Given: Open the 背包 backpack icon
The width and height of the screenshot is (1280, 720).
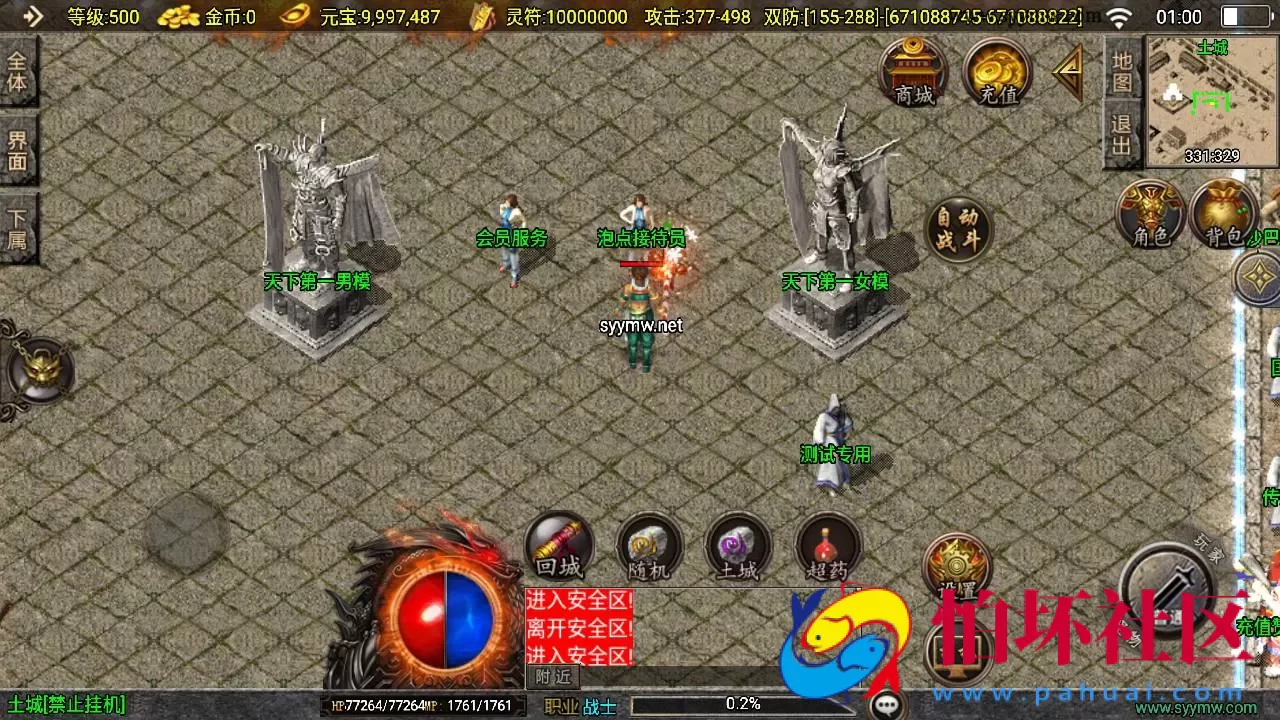Looking at the screenshot, I should 1222,213.
